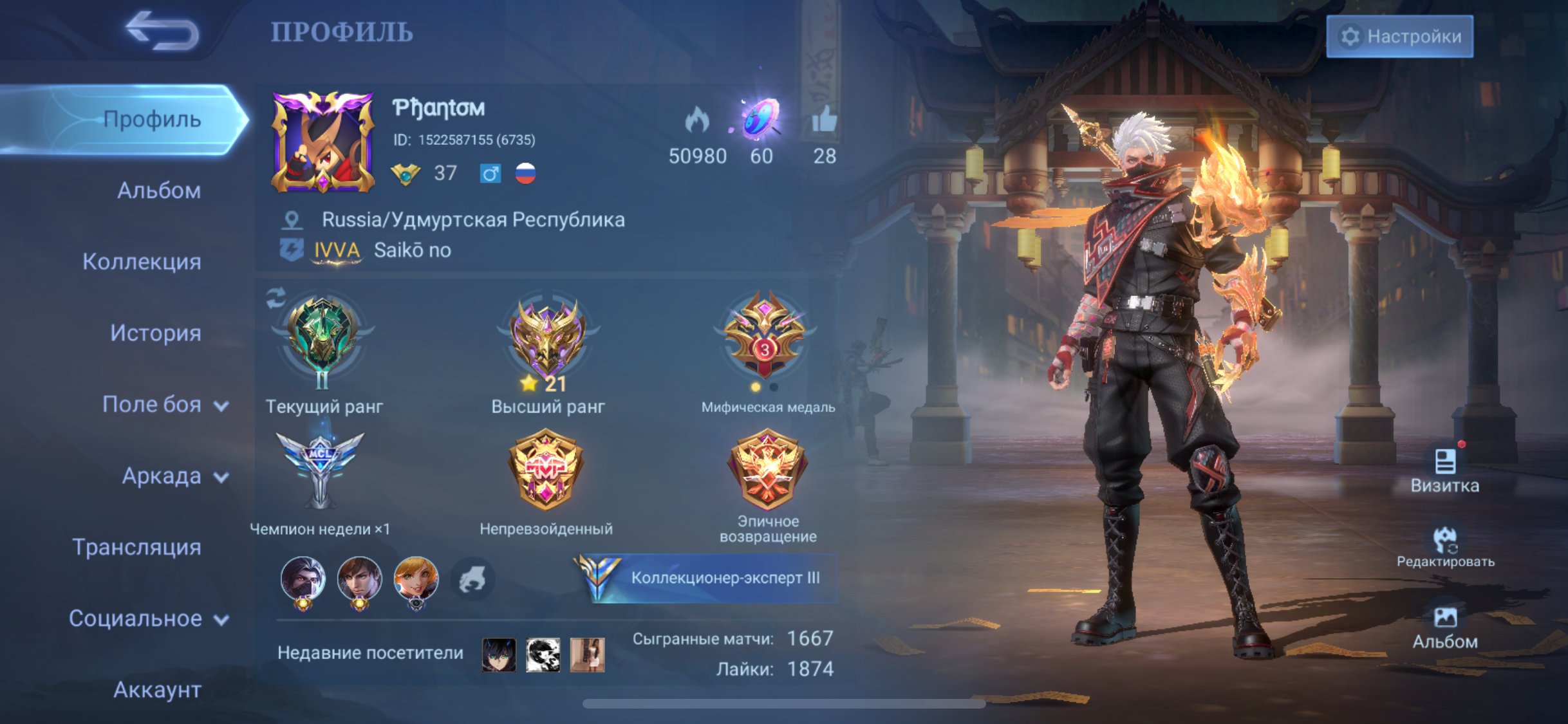1568x724 pixels.
Task: Show the История tab
Action: [155, 333]
